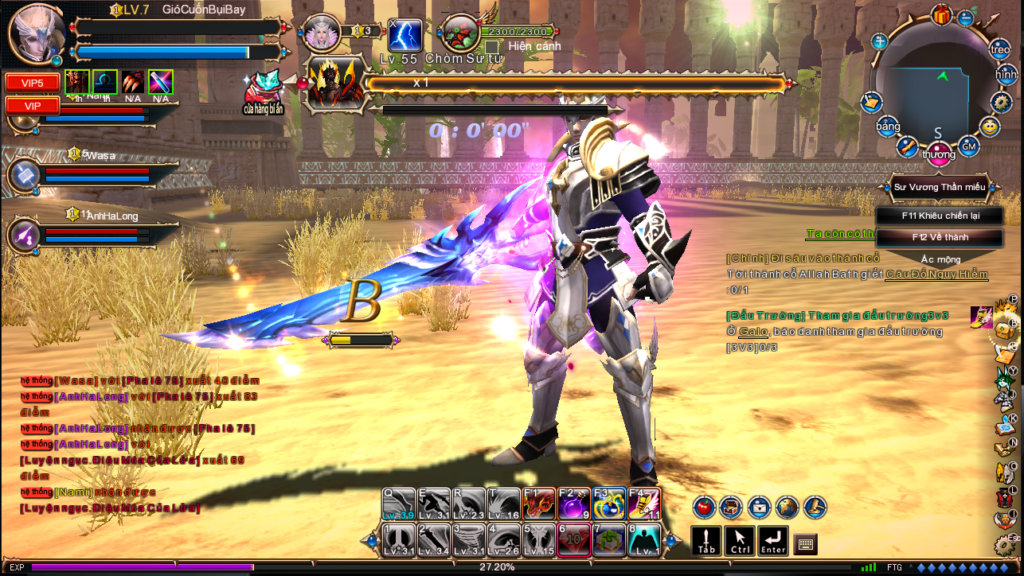Click the VIP5 red button

coord(32,83)
